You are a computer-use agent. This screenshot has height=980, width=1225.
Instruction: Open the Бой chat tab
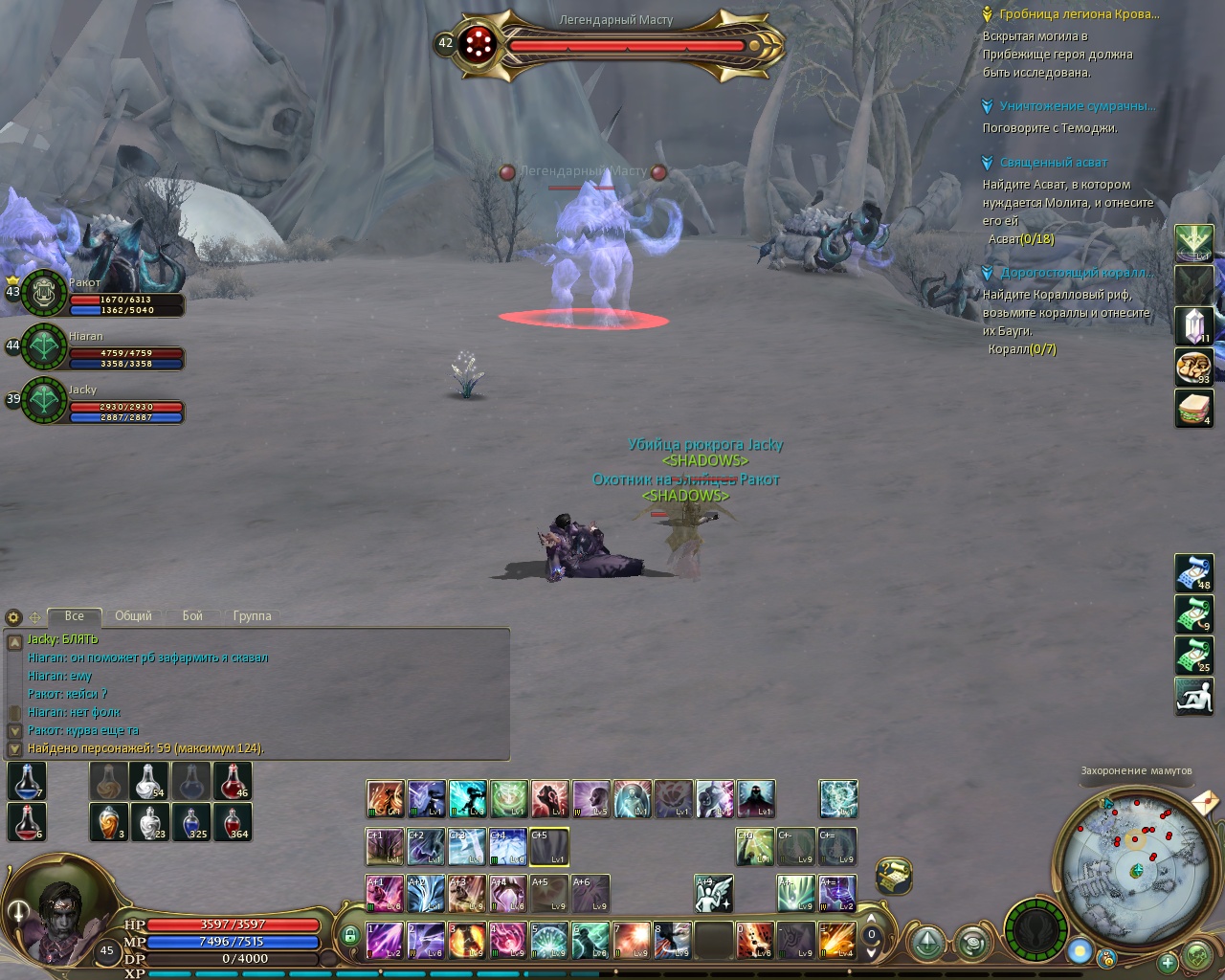(x=192, y=616)
